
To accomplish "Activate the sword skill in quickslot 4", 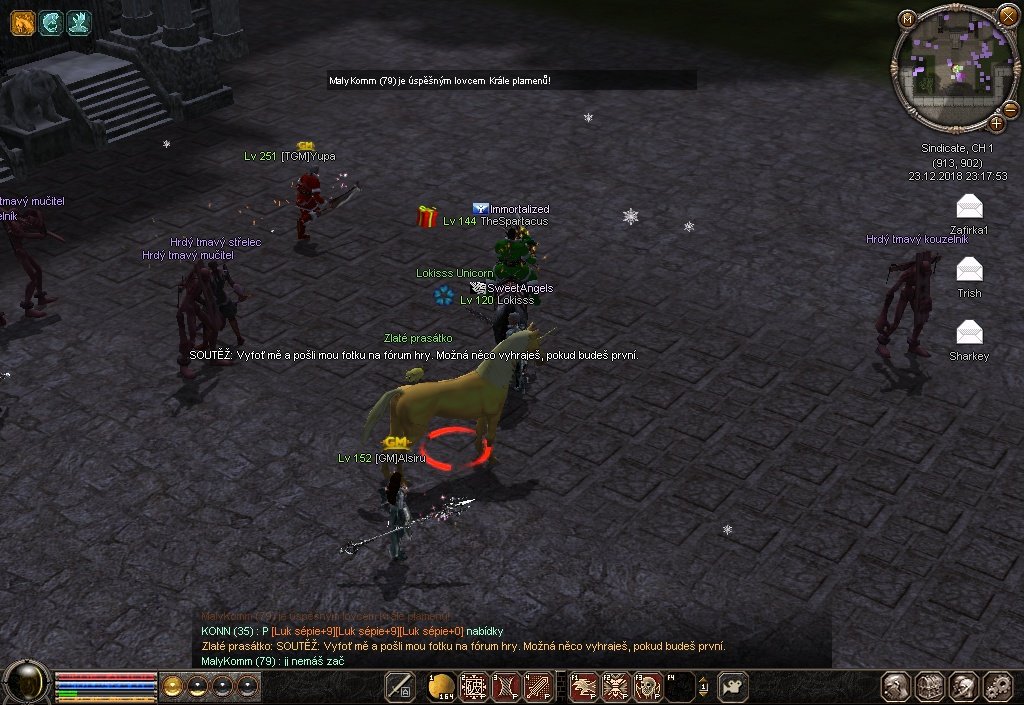I will pos(539,686).
